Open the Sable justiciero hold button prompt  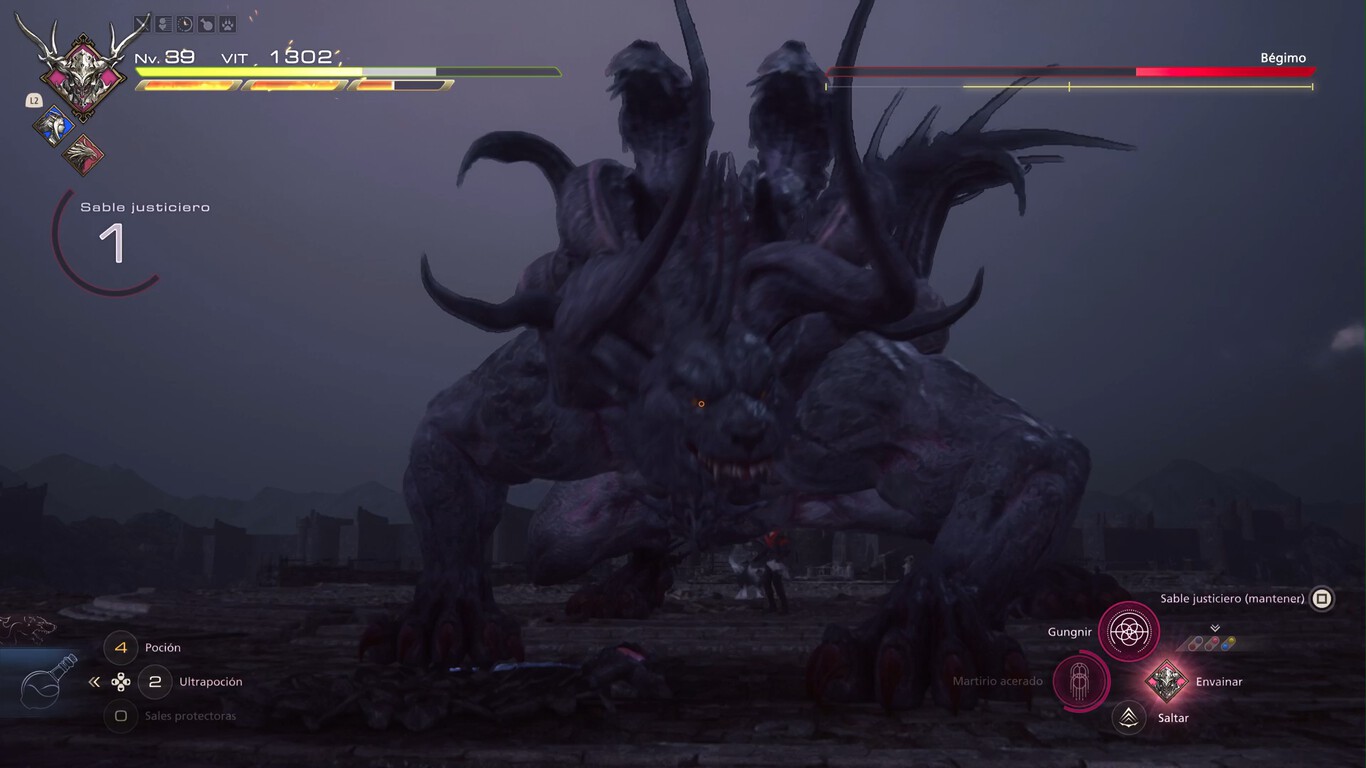pyautogui.click(x=1321, y=598)
